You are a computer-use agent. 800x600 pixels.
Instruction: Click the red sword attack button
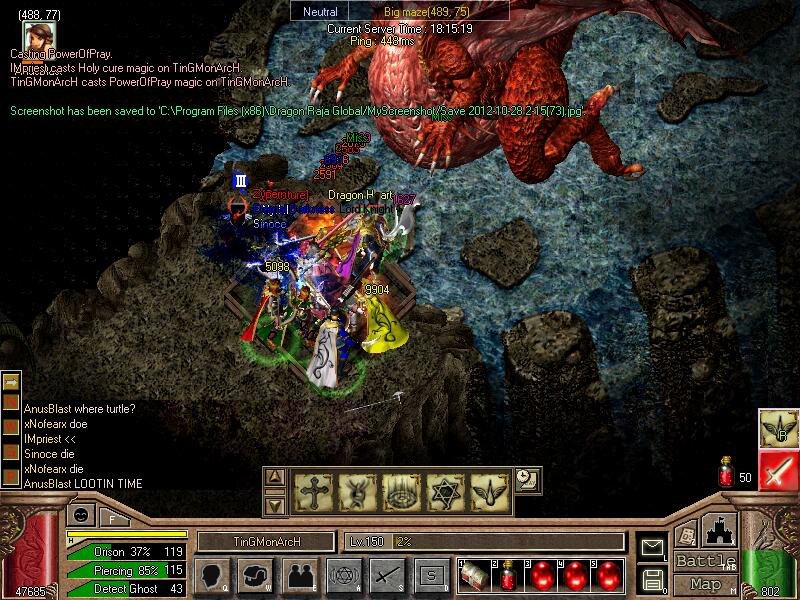777,469
